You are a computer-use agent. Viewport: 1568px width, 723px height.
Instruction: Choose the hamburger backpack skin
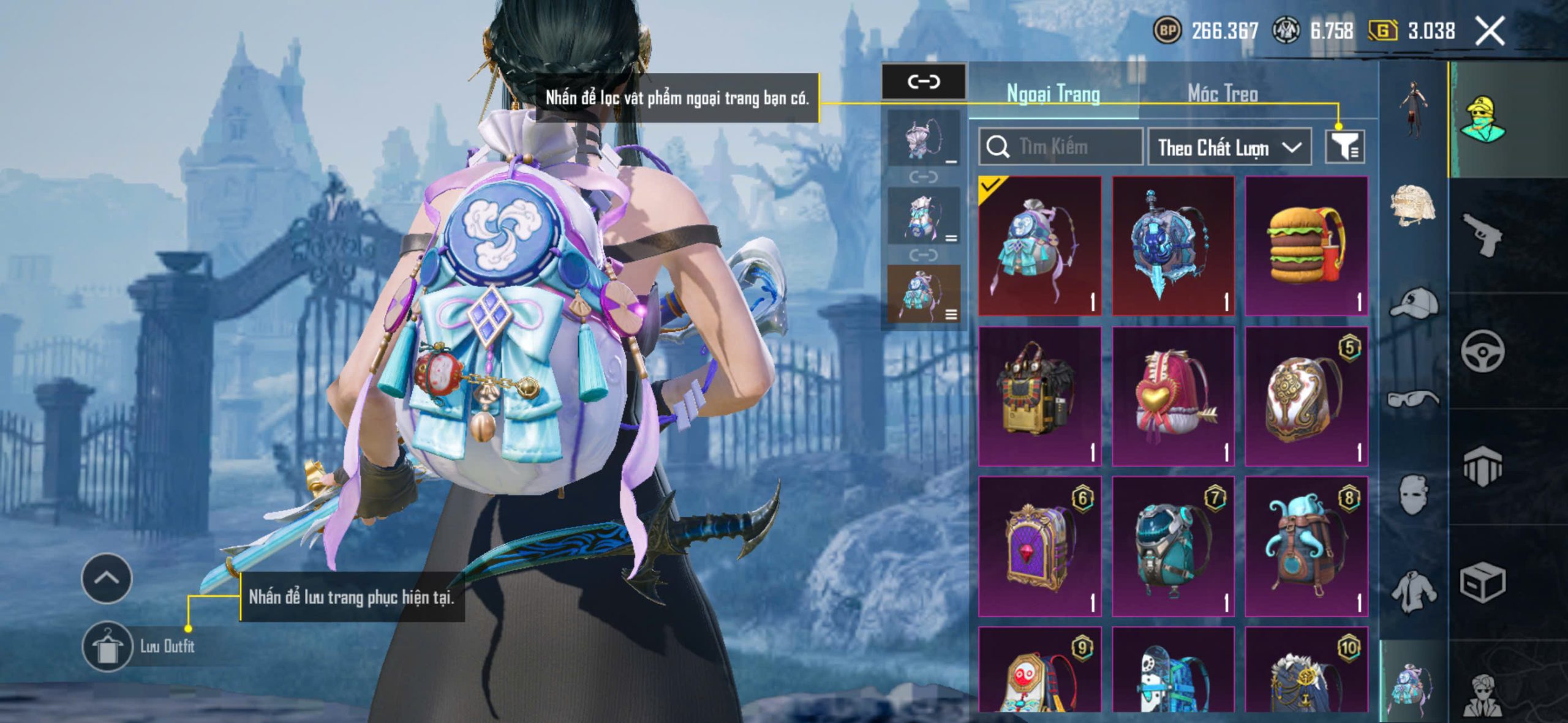point(1306,246)
